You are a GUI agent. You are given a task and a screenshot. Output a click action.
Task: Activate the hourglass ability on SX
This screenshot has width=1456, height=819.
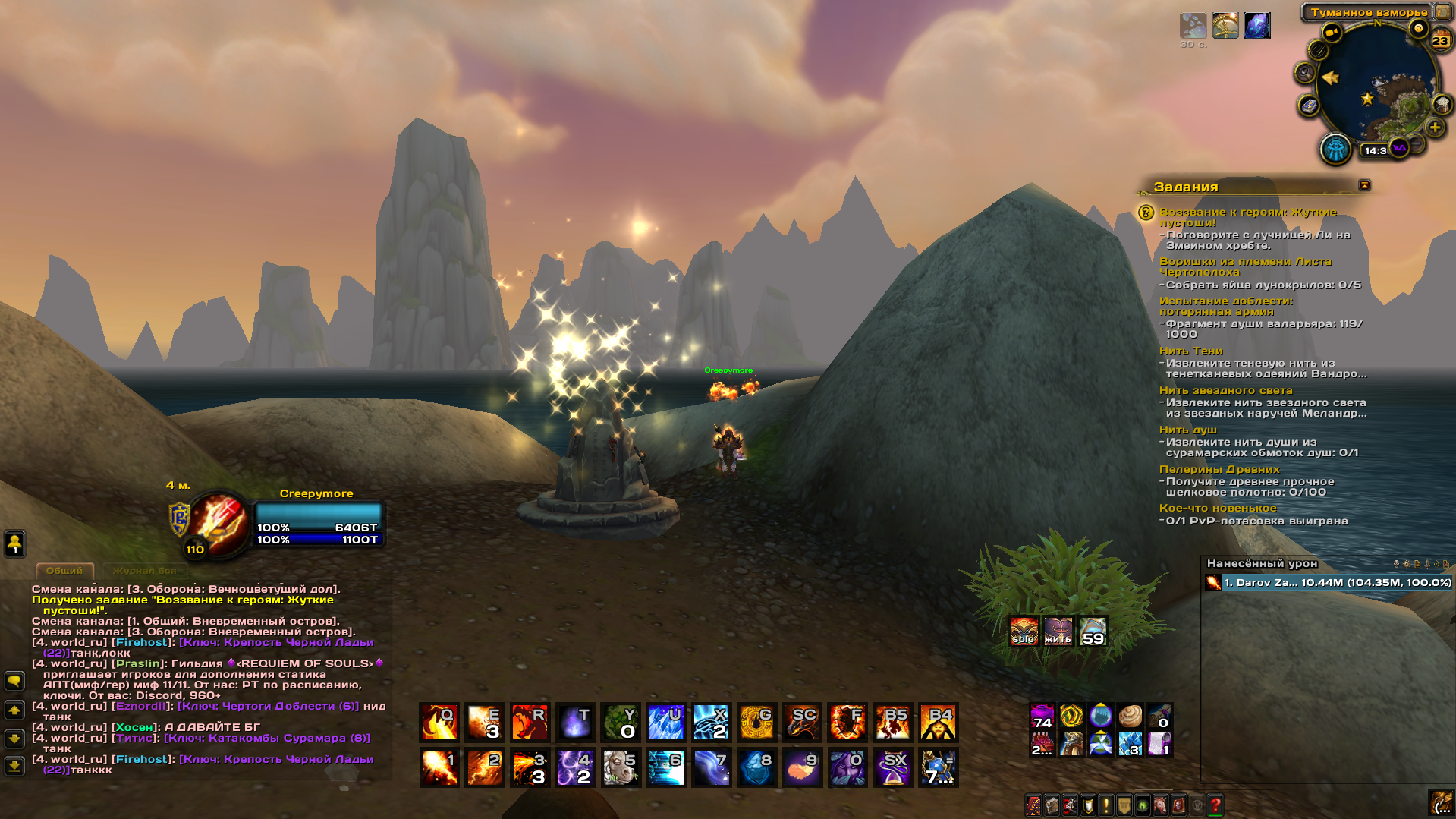893,768
